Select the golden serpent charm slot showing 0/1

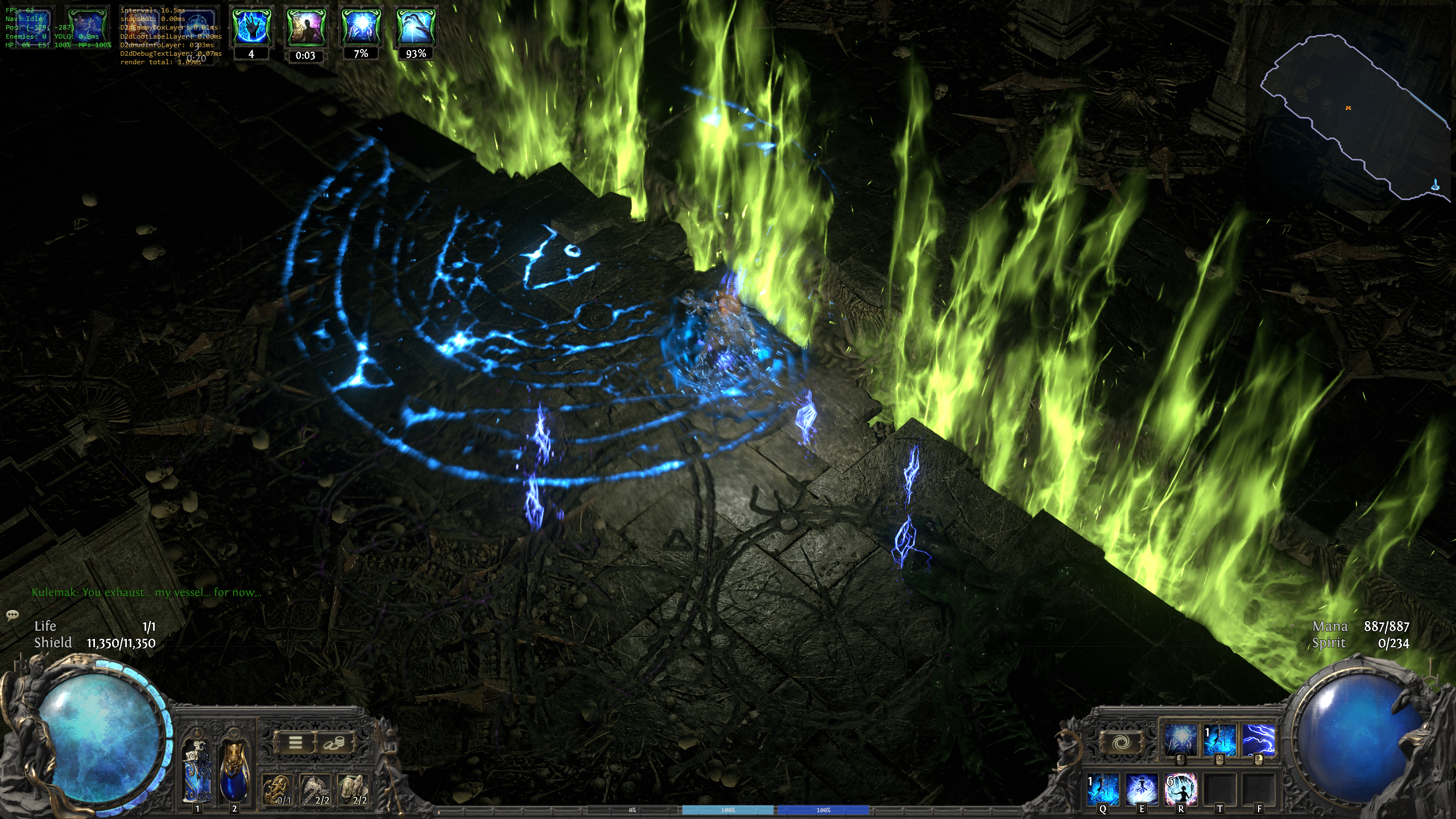point(277,790)
